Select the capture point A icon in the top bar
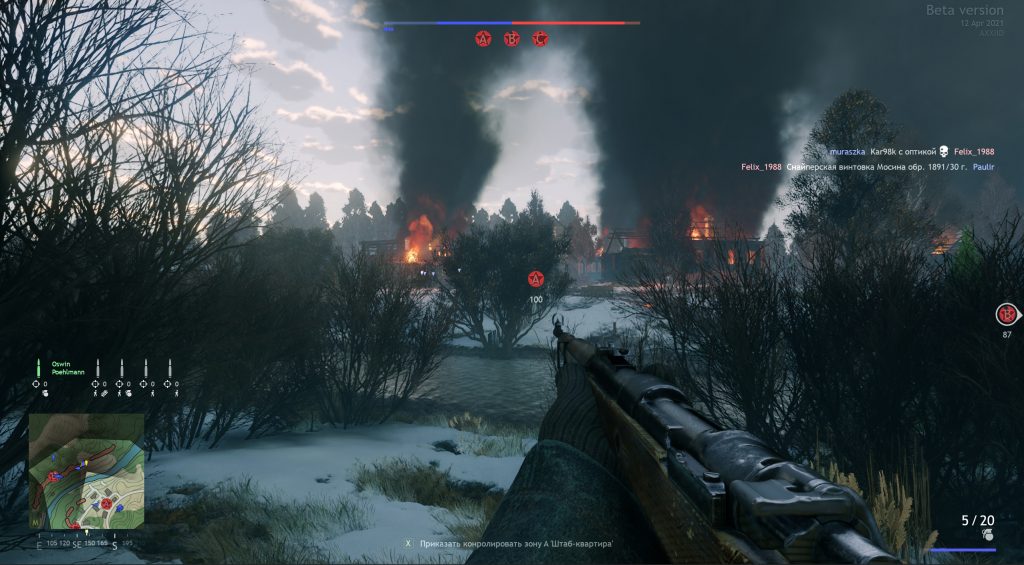The width and height of the screenshot is (1024, 565). tap(484, 39)
